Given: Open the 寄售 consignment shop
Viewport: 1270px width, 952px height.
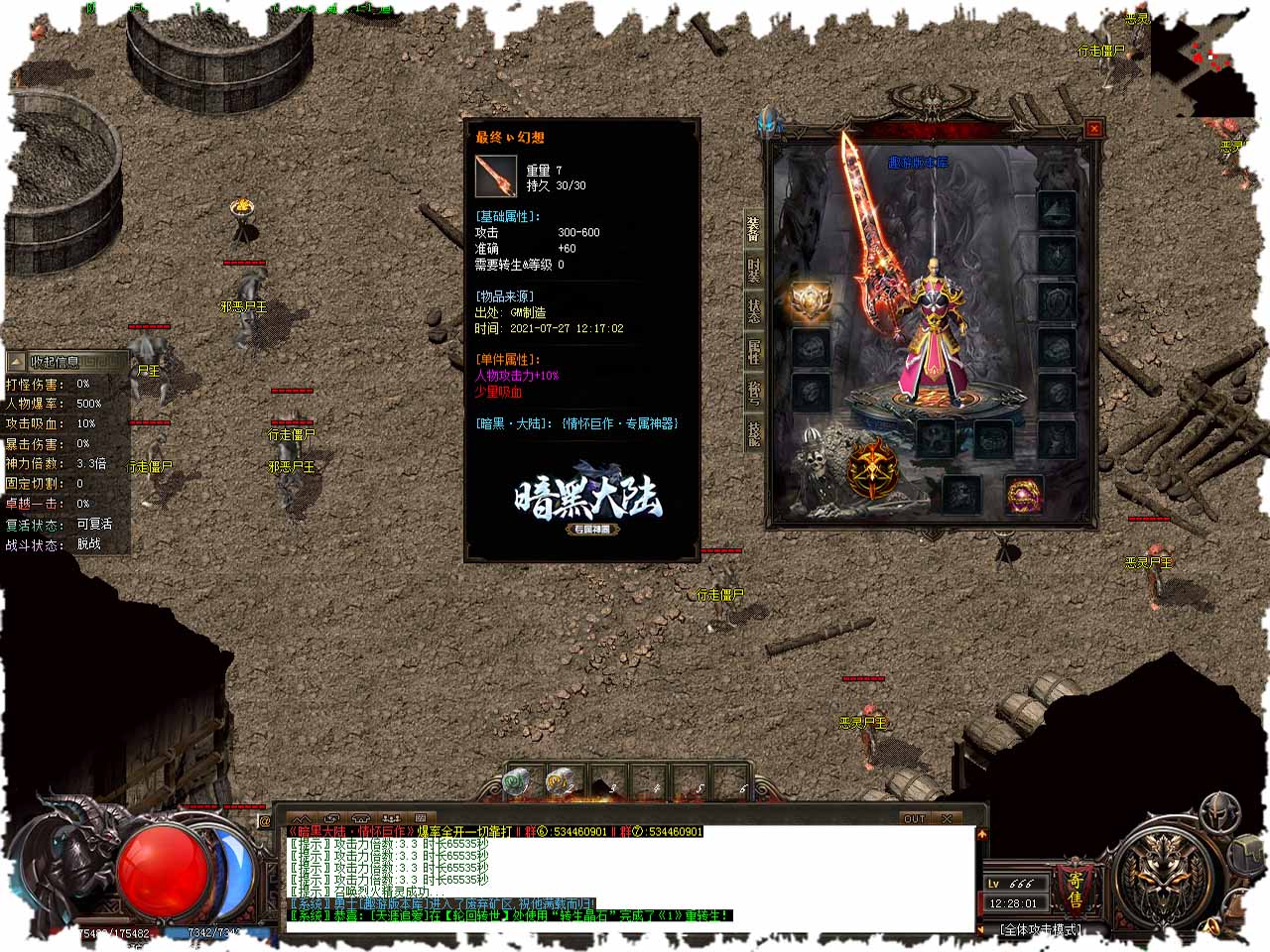Looking at the screenshot, I should click(x=1075, y=889).
